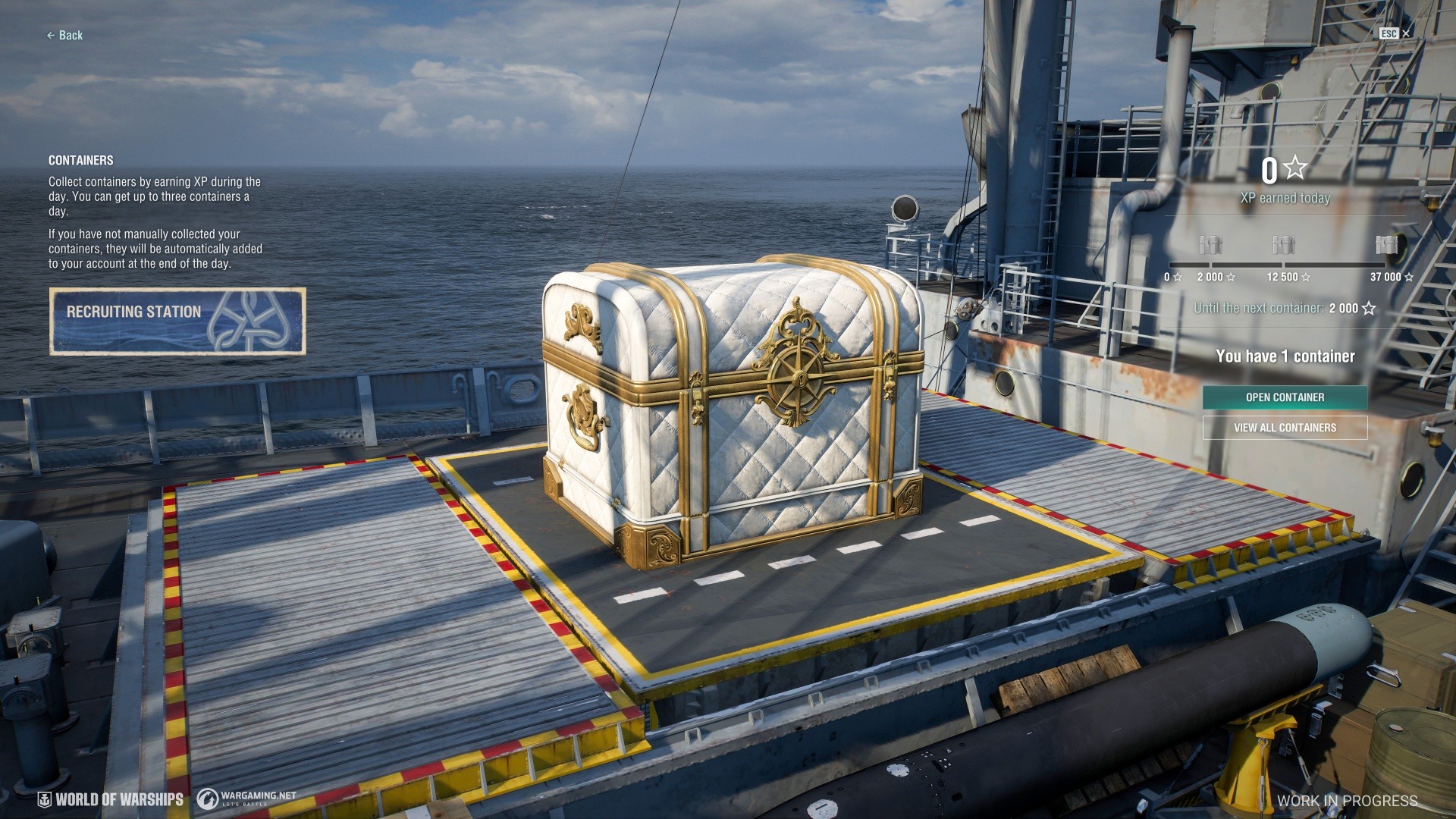Go back using the Back link

pyautogui.click(x=65, y=36)
